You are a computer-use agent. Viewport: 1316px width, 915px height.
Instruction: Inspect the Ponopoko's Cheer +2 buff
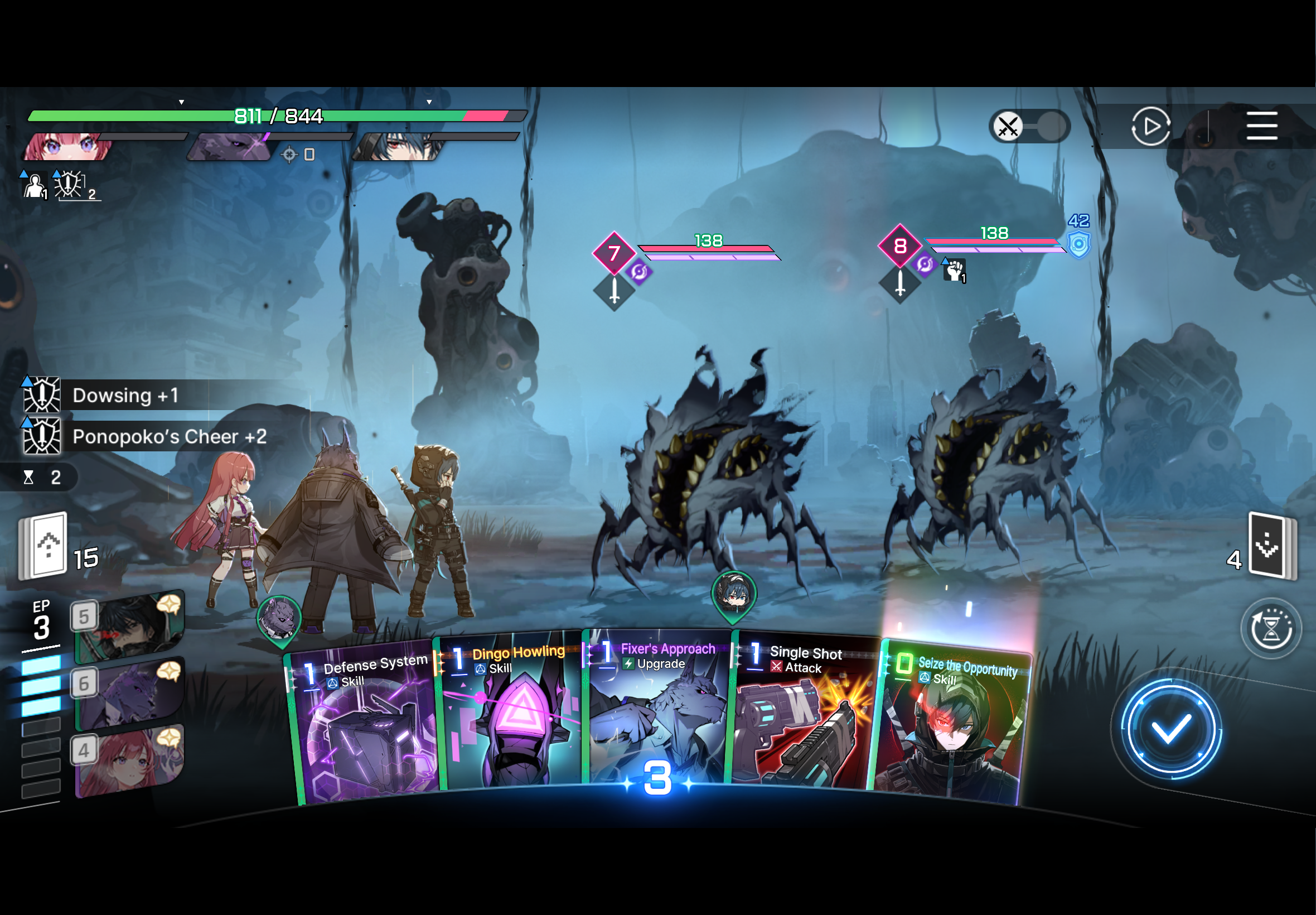point(169,437)
